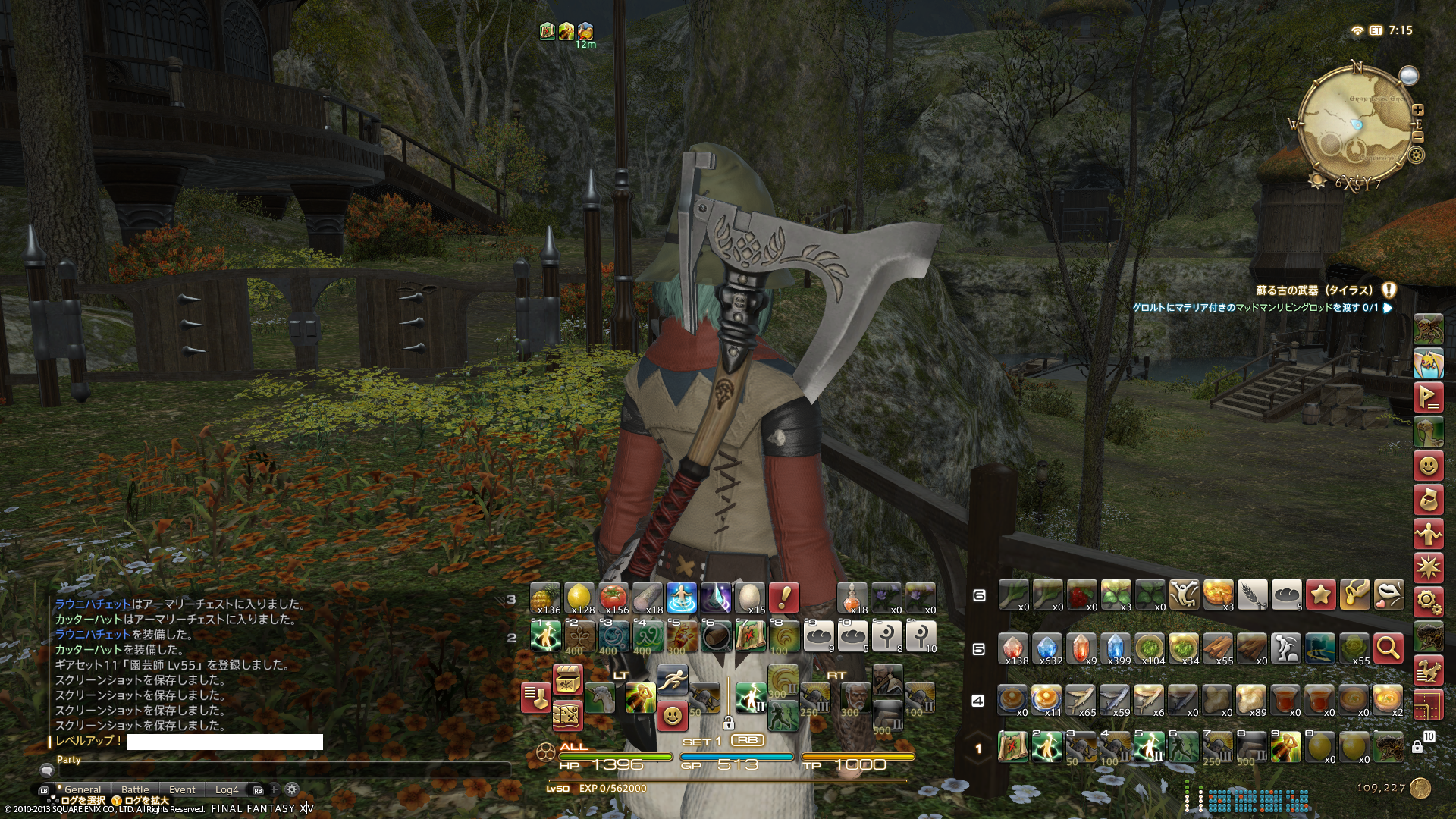Open chat log settings gear

(292, 789)
